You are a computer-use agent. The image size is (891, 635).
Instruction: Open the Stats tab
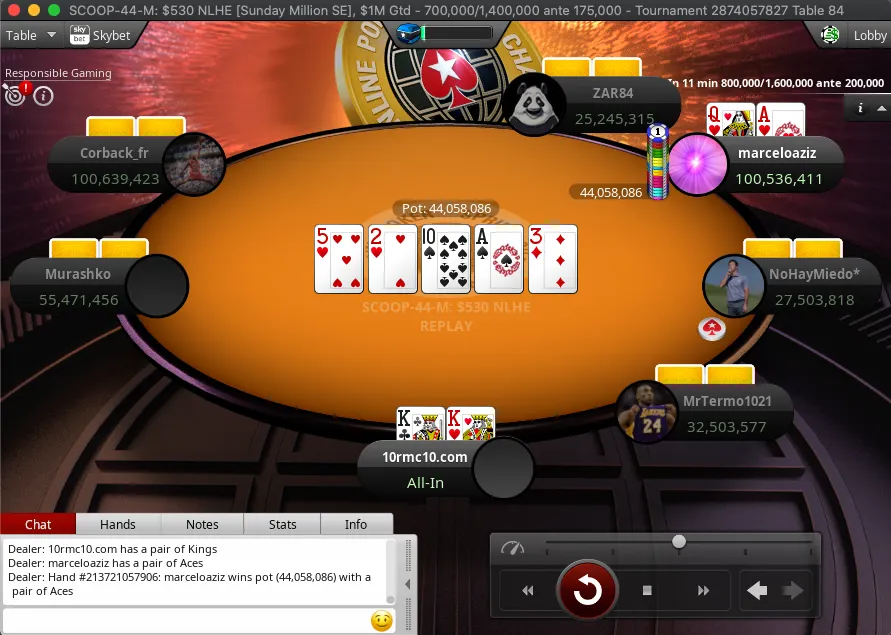pyautogui.click(x=283, y=524)
